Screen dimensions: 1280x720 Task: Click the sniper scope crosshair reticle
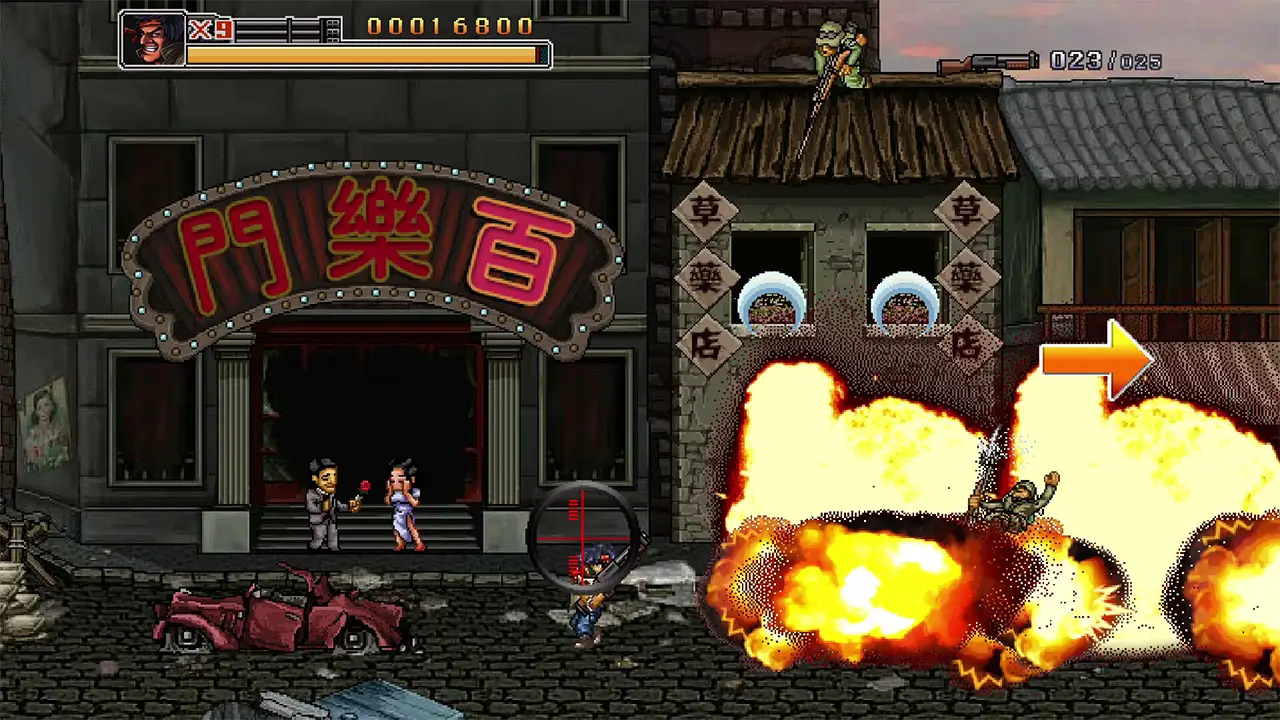583,537
